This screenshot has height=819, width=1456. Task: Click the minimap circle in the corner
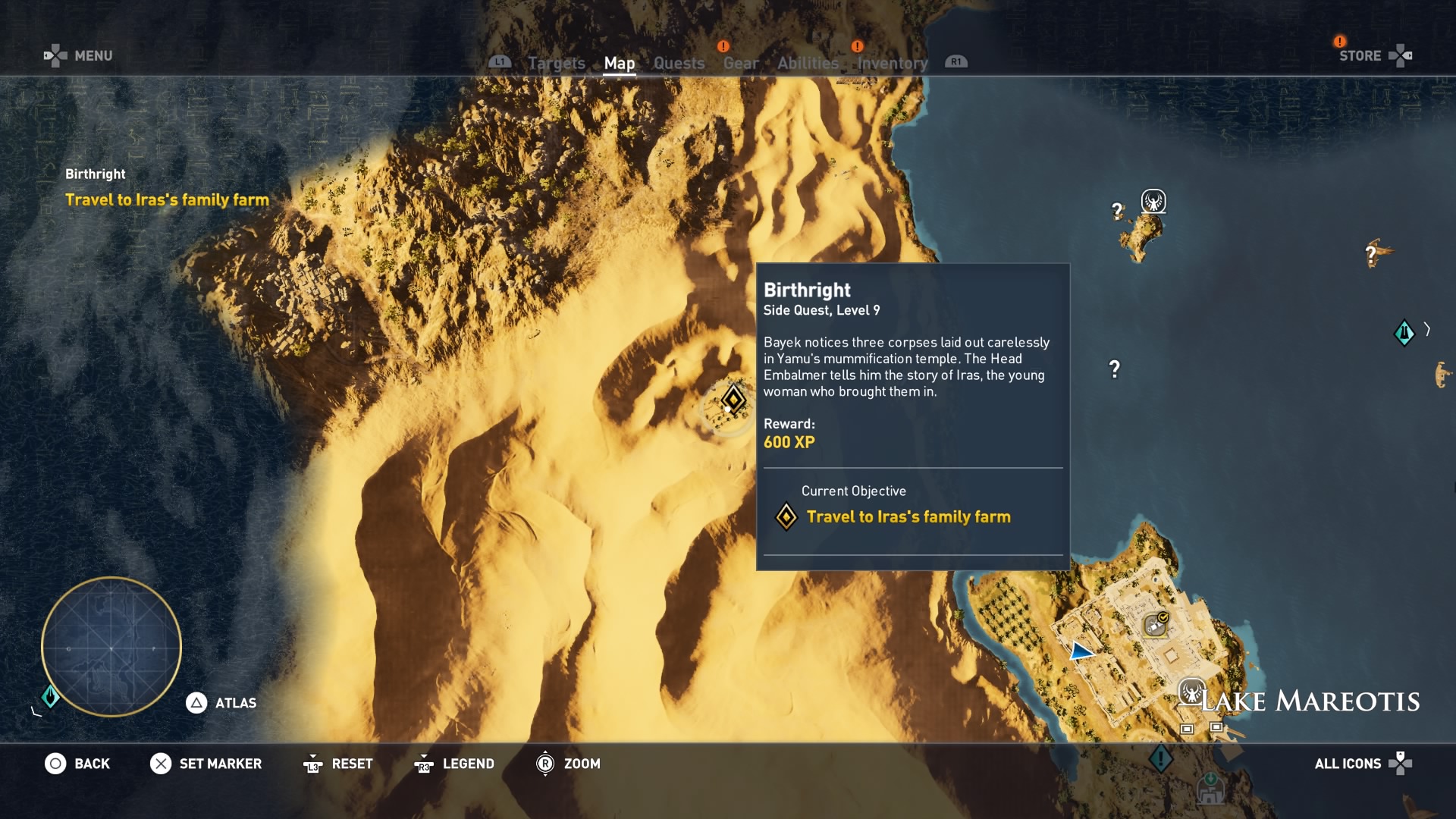pos(111,647)
